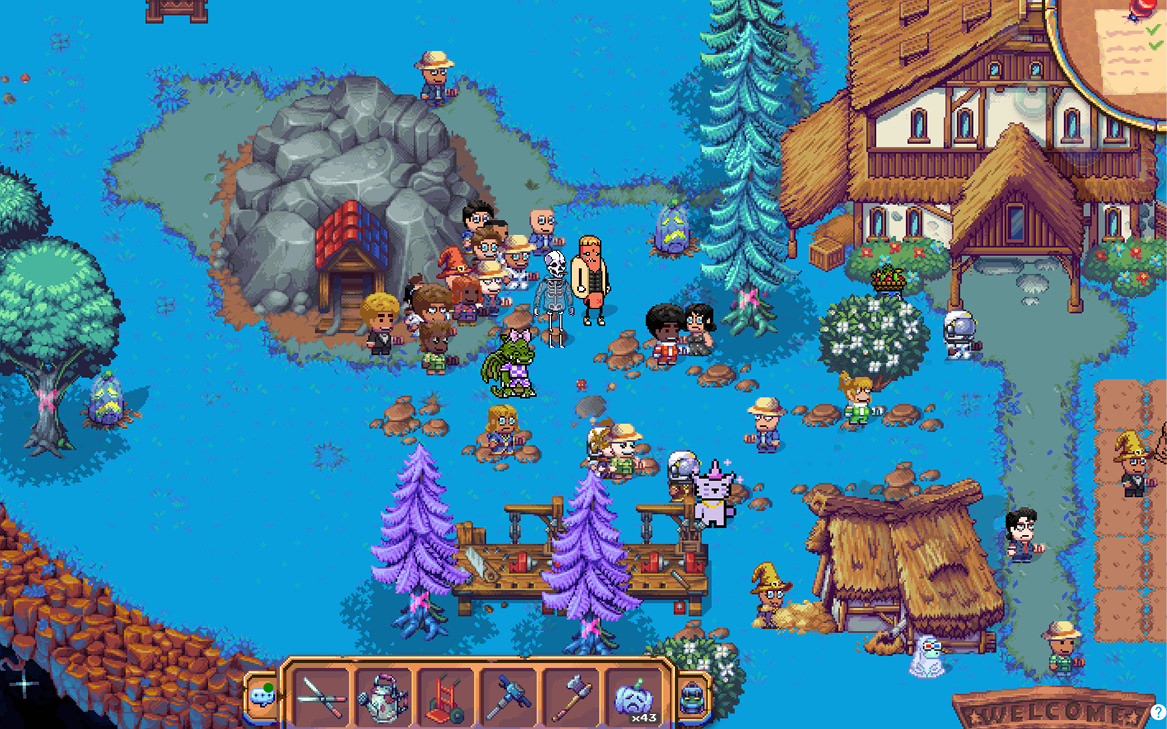
Task: Select the red hand cart slot
Action: (x=446, y=696)
